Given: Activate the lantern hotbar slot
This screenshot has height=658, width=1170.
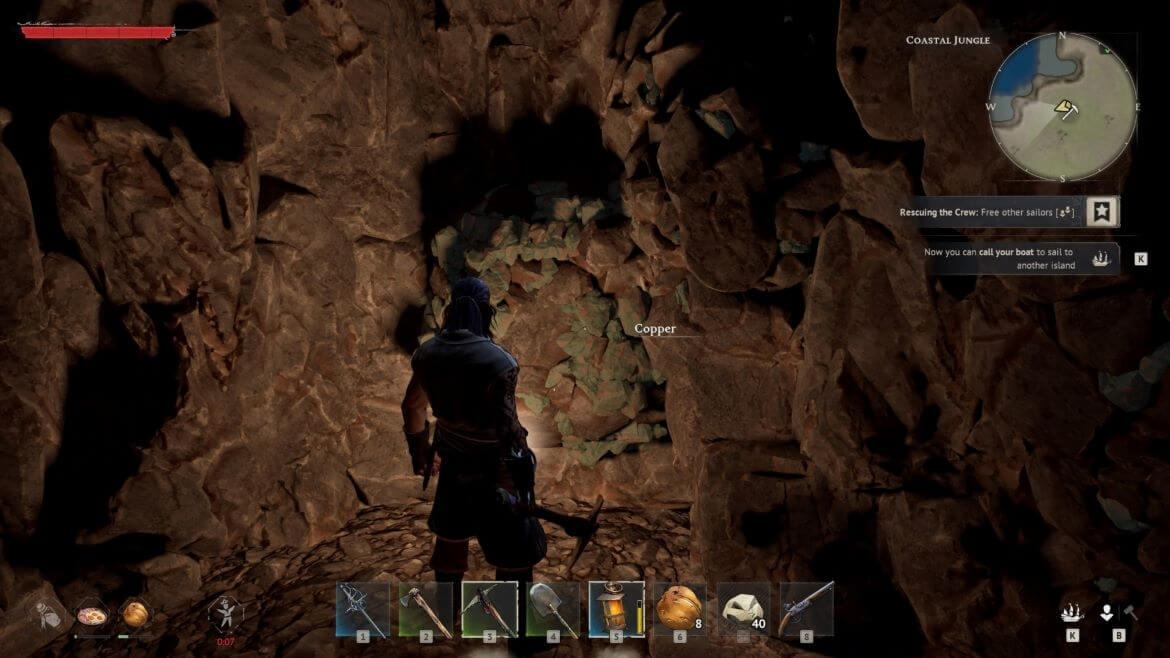Looking at the screenshot, I should click(x=616, y=609).
